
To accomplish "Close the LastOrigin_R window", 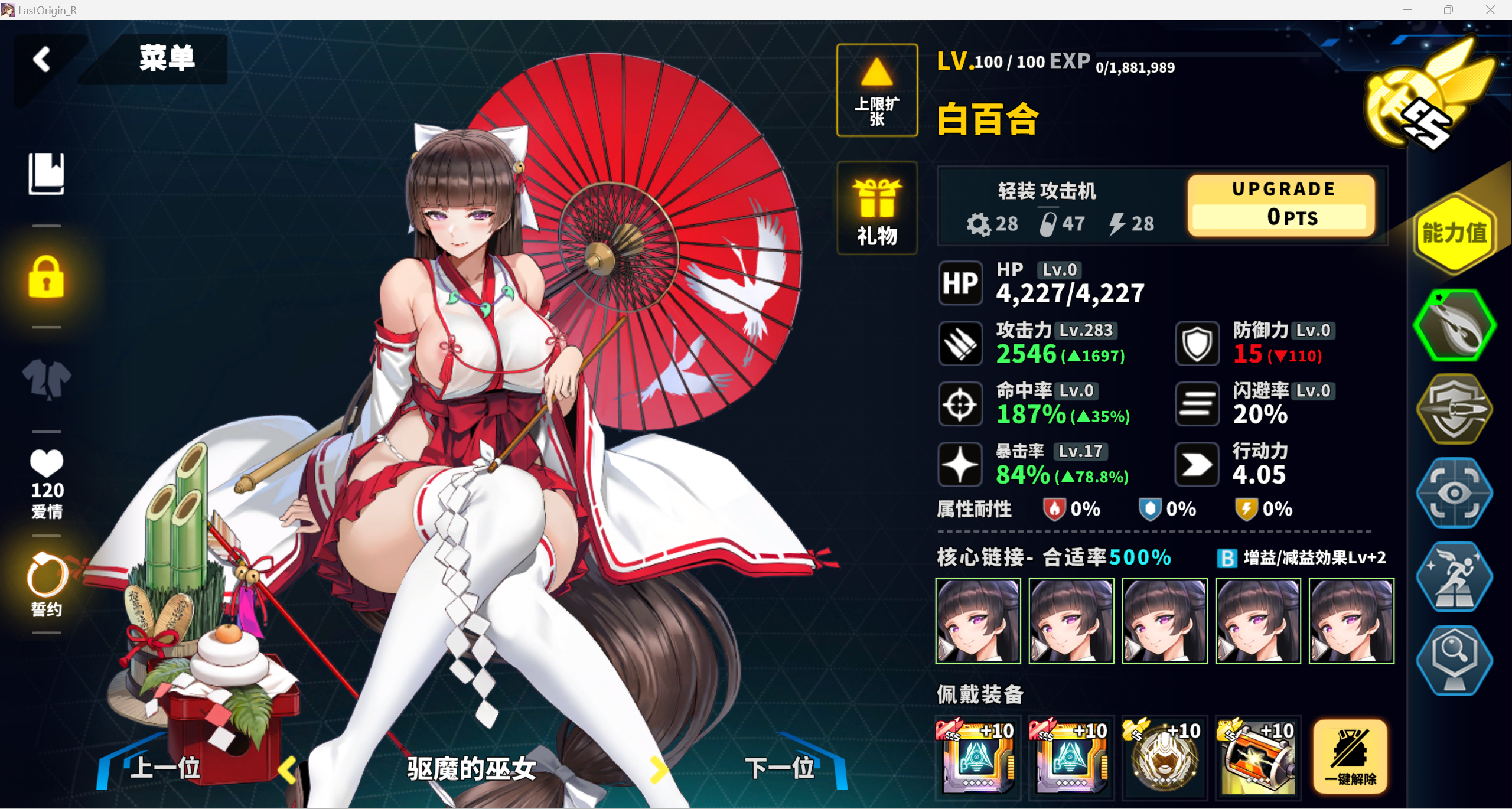I will point(1490,10).
